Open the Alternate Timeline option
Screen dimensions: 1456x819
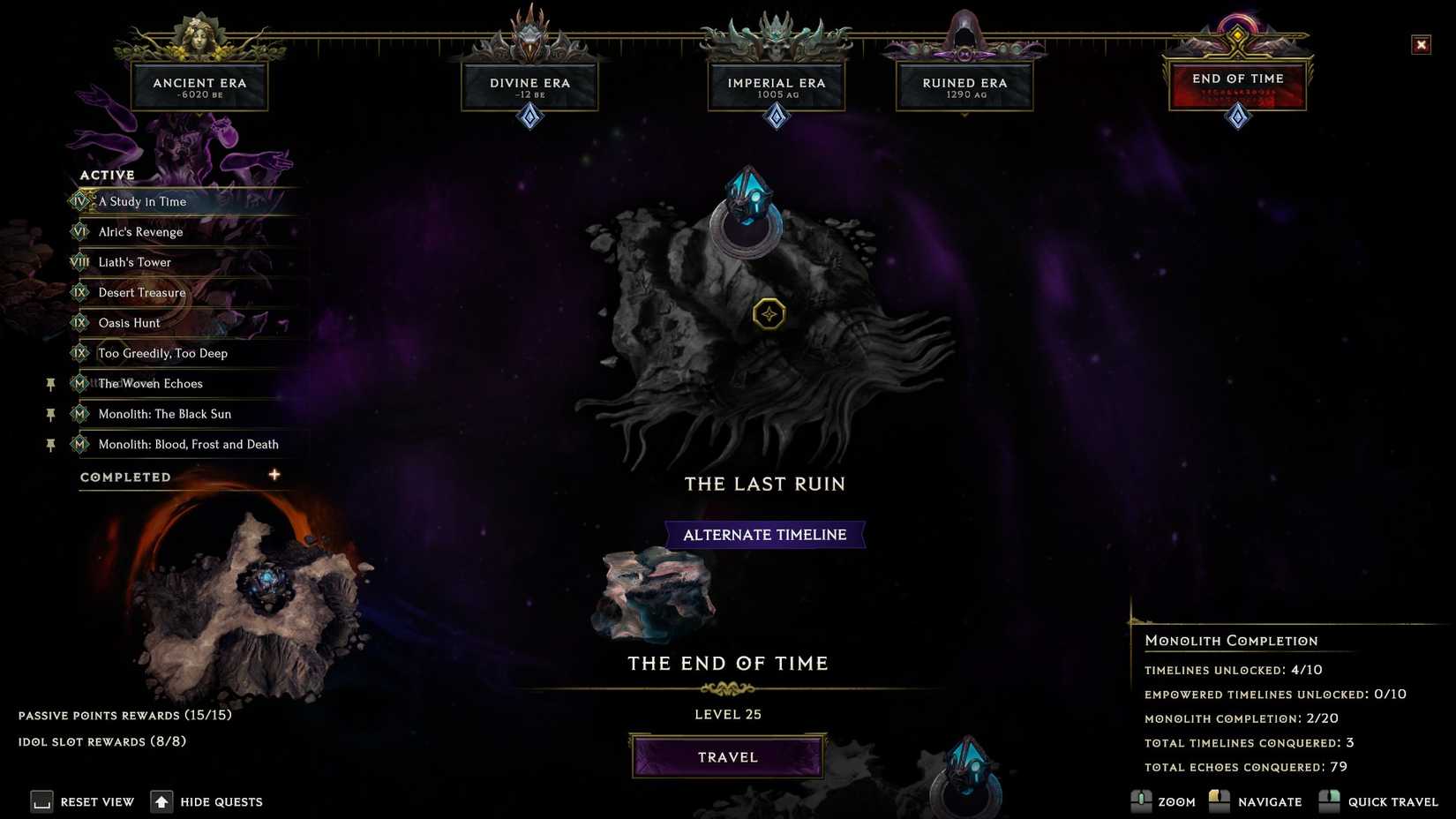coord(764,534)
